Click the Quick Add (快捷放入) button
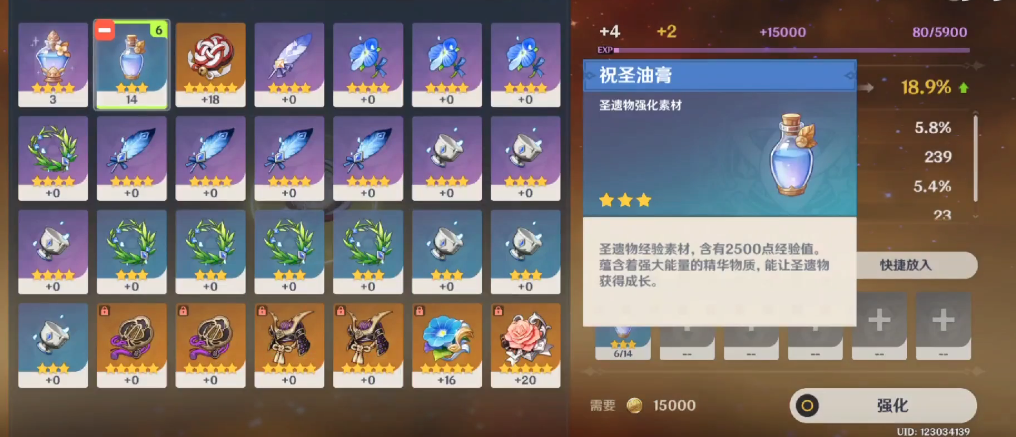This screenshot has height=437, width=1016. 907,265
